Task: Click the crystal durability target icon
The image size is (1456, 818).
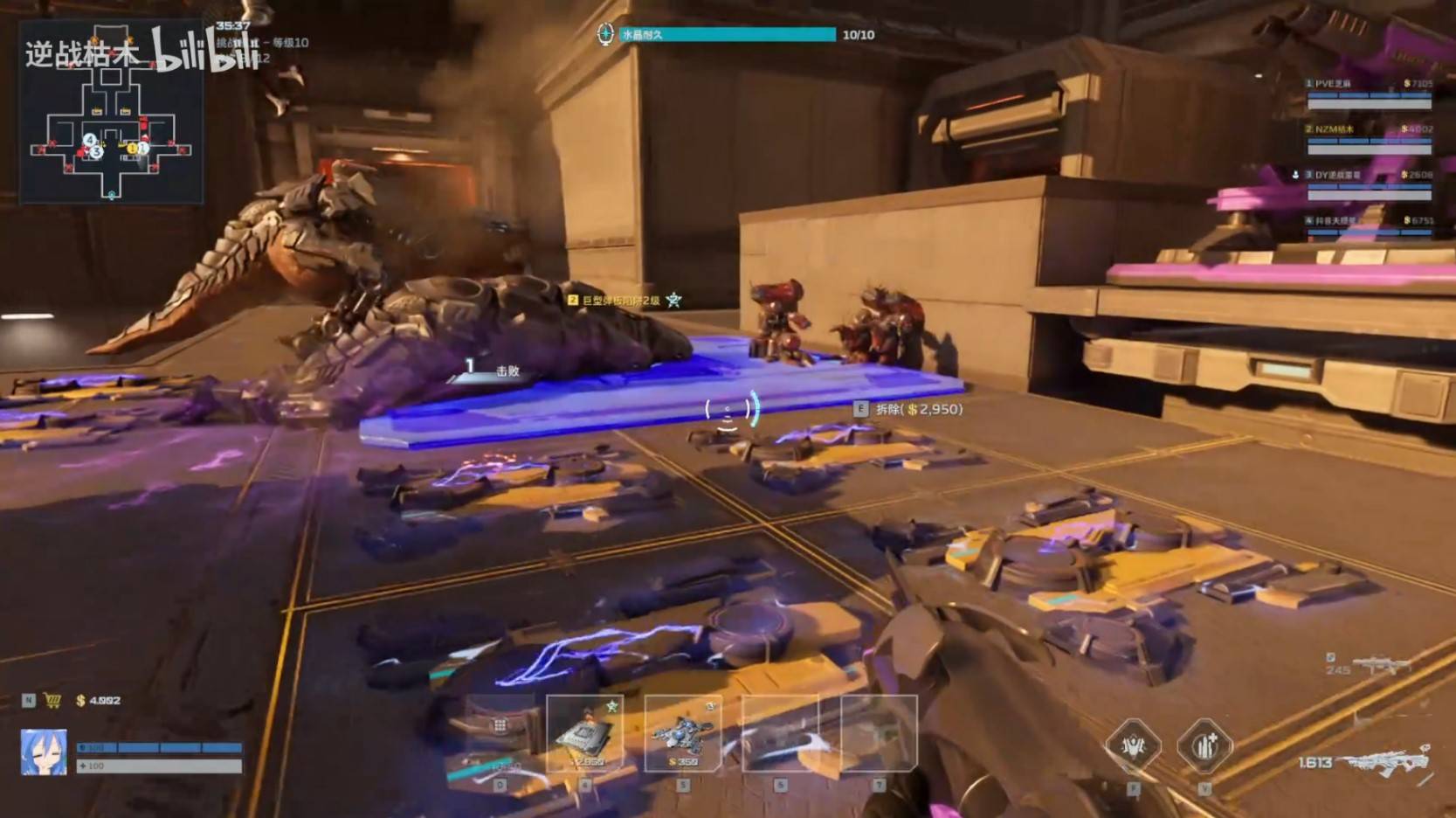Action: tap(605, 34)
